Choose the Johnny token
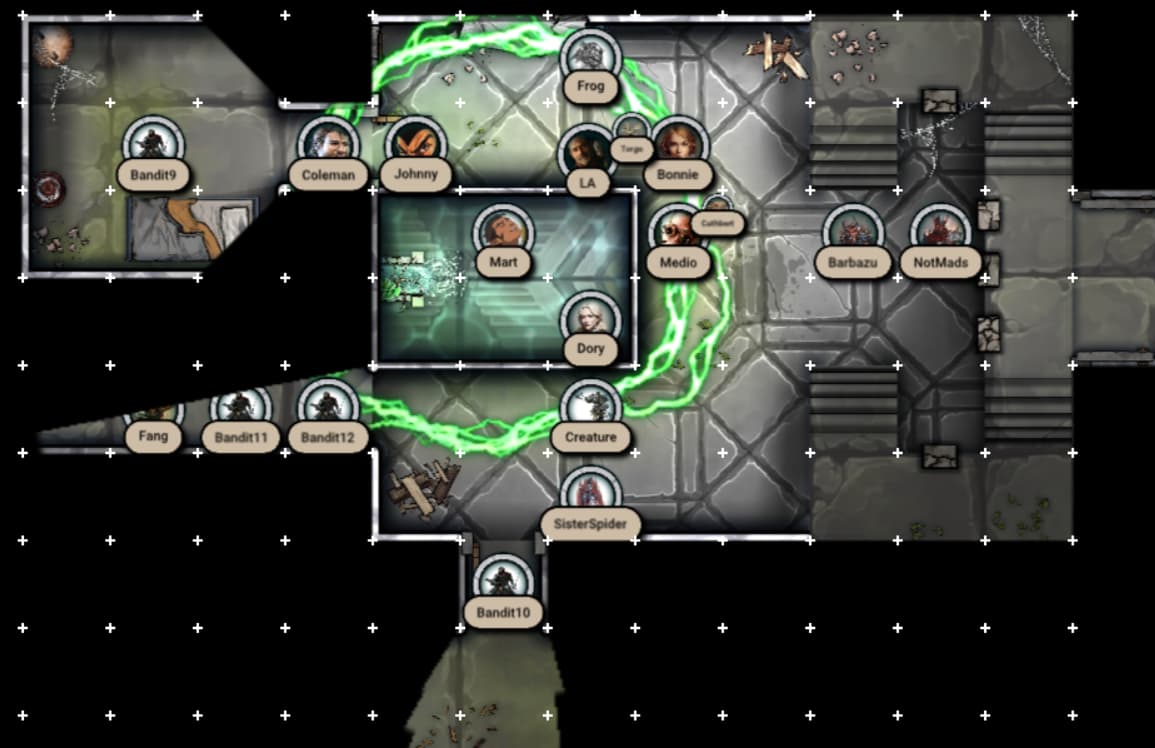The height and width of the screenshot is (748, 1155). point(415,145)
